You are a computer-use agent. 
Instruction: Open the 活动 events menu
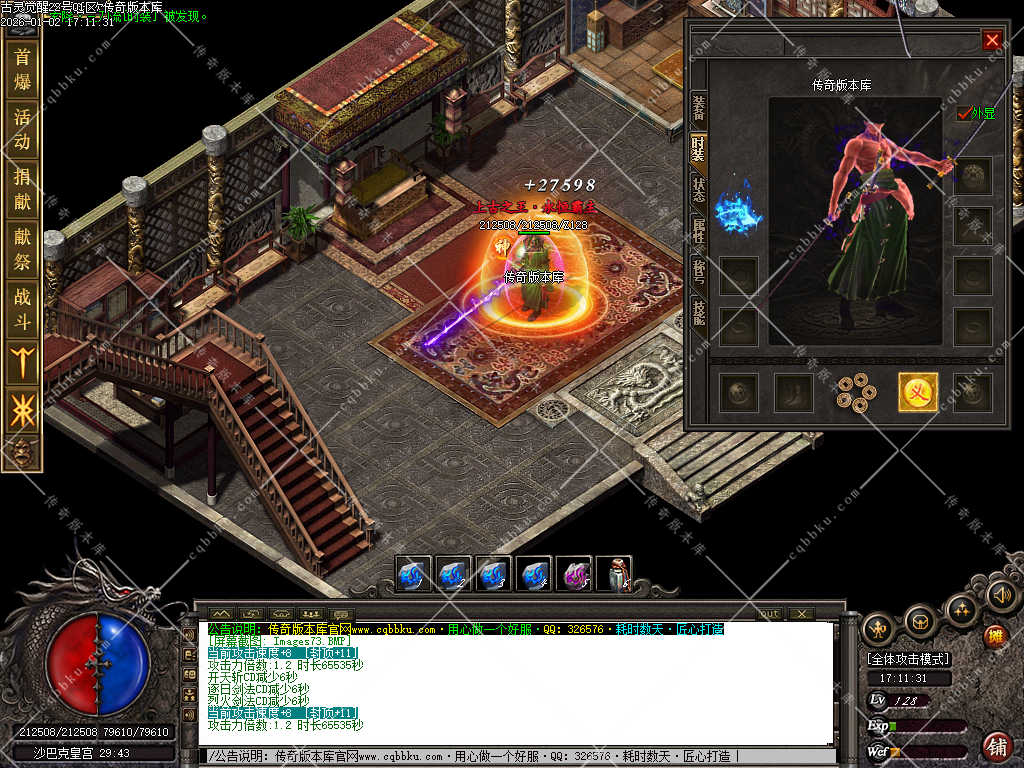pos(22,130)
